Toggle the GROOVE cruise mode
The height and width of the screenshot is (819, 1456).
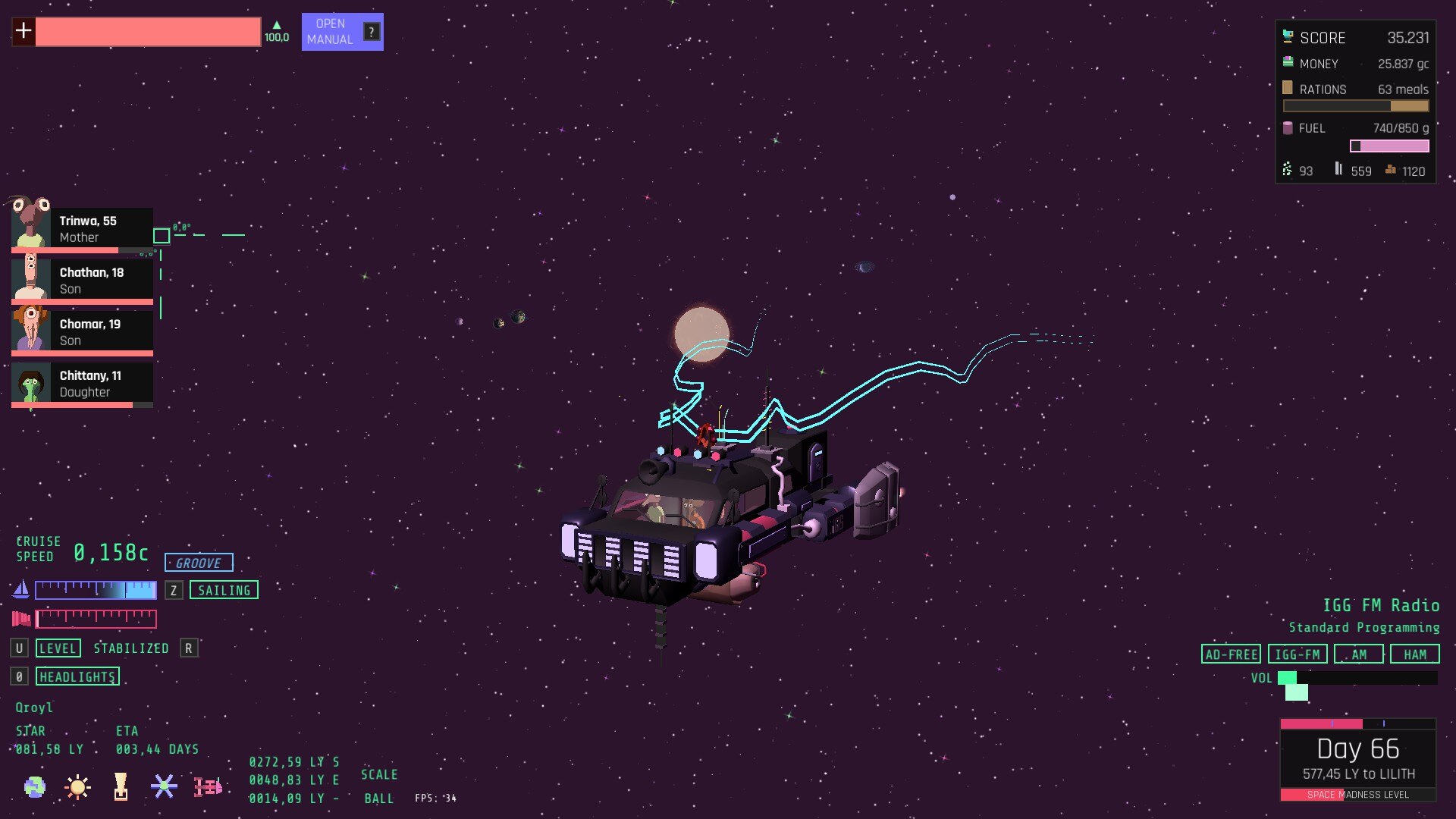tap(199, 563)
